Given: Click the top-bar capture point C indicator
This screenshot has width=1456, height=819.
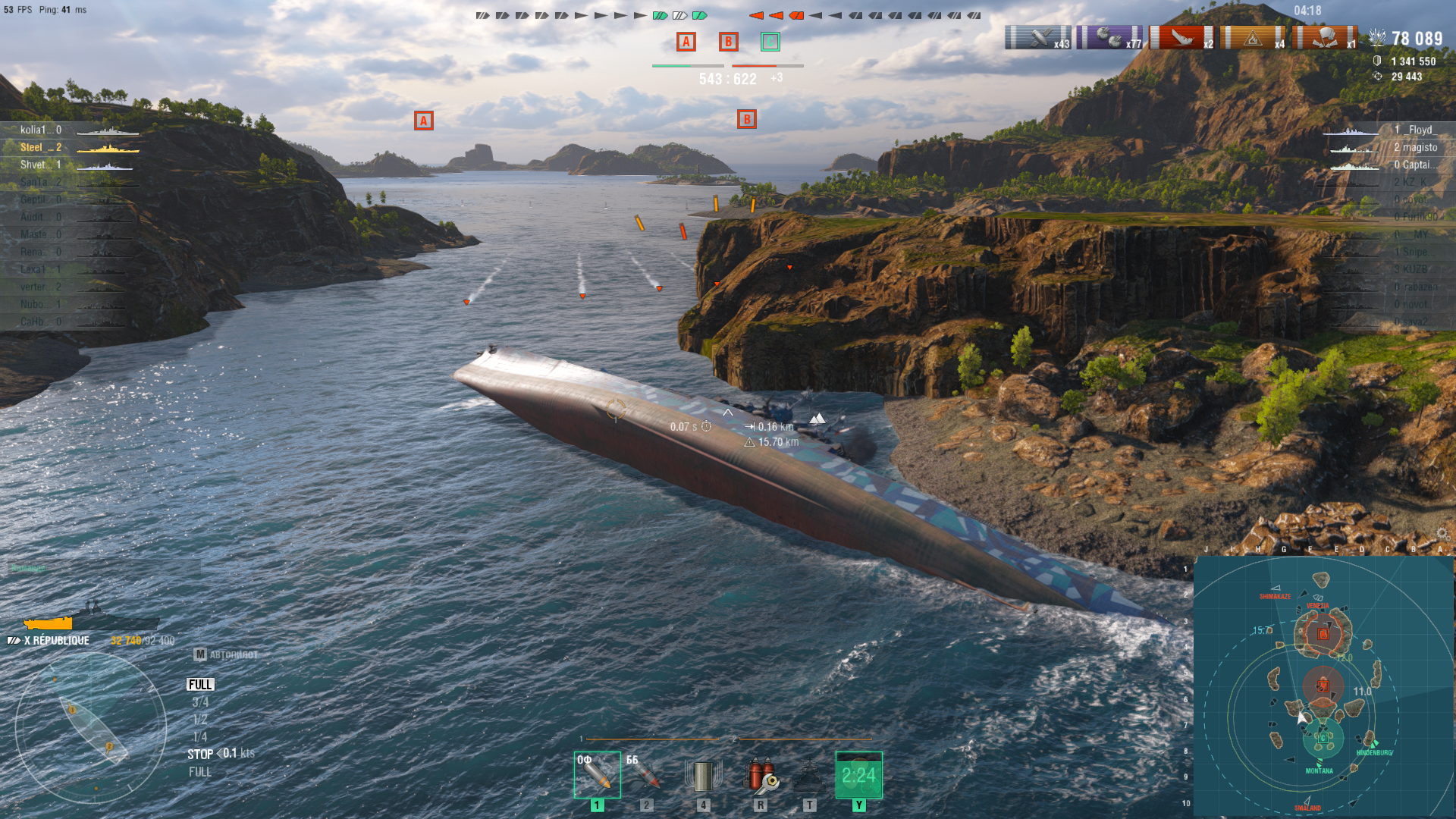Looking at the screenshot, I should click(770, 42).
